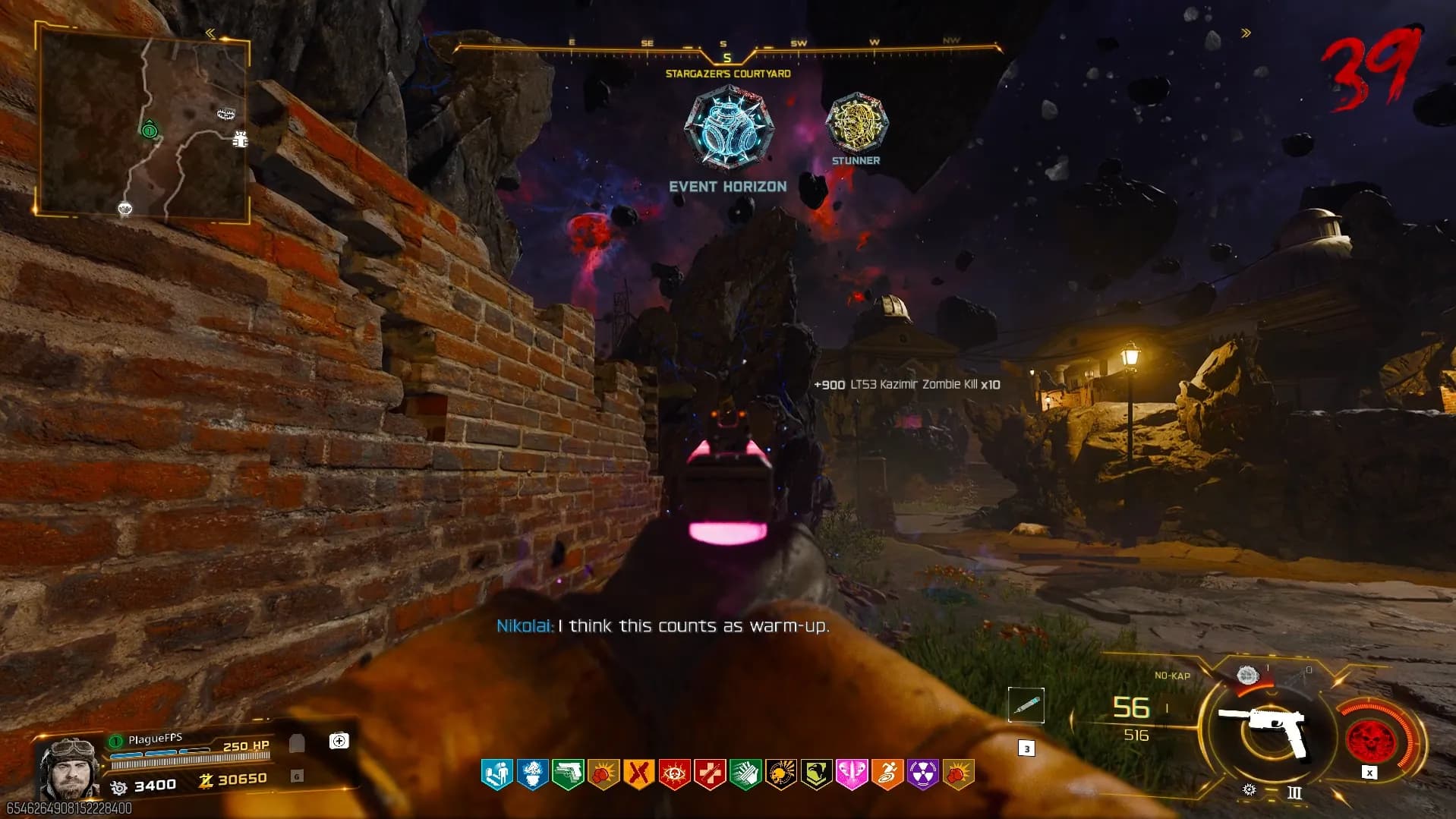Select the grenade equipment icon
The height and width of the screenshot is (819, 1456).
coord(1247,675)
